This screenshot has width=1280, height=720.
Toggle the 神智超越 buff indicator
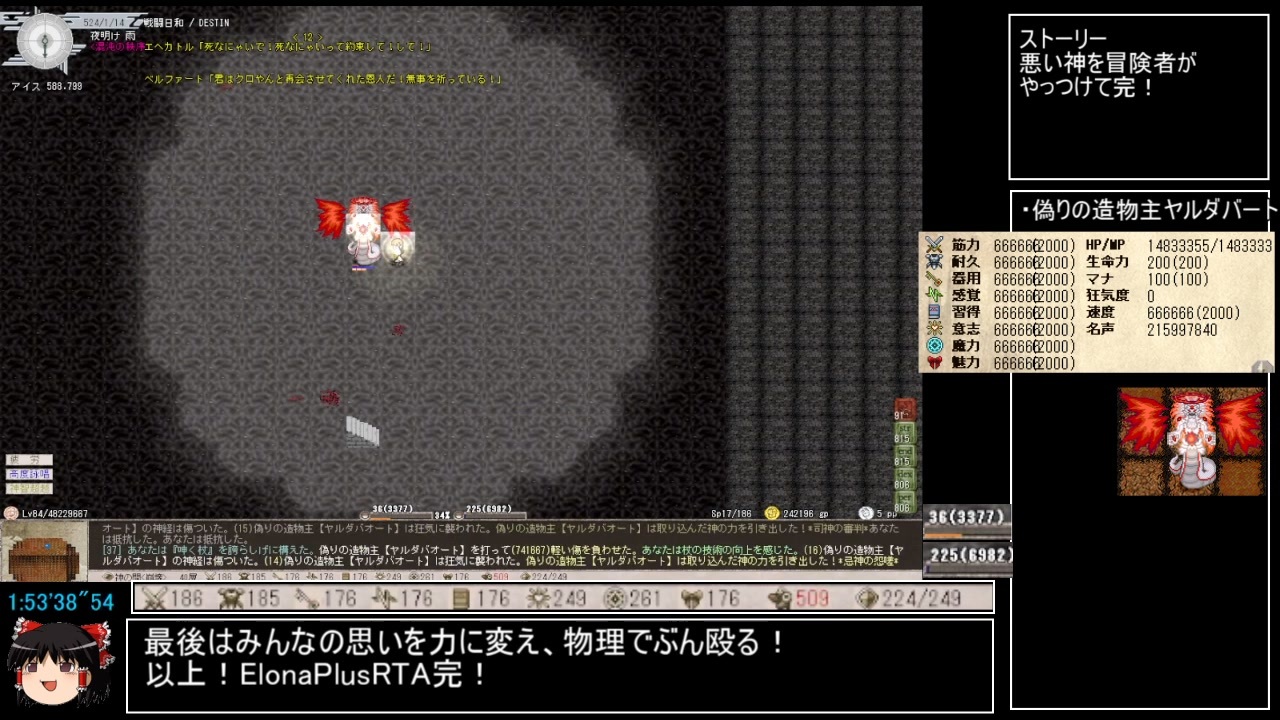click(x=29, y=488)
